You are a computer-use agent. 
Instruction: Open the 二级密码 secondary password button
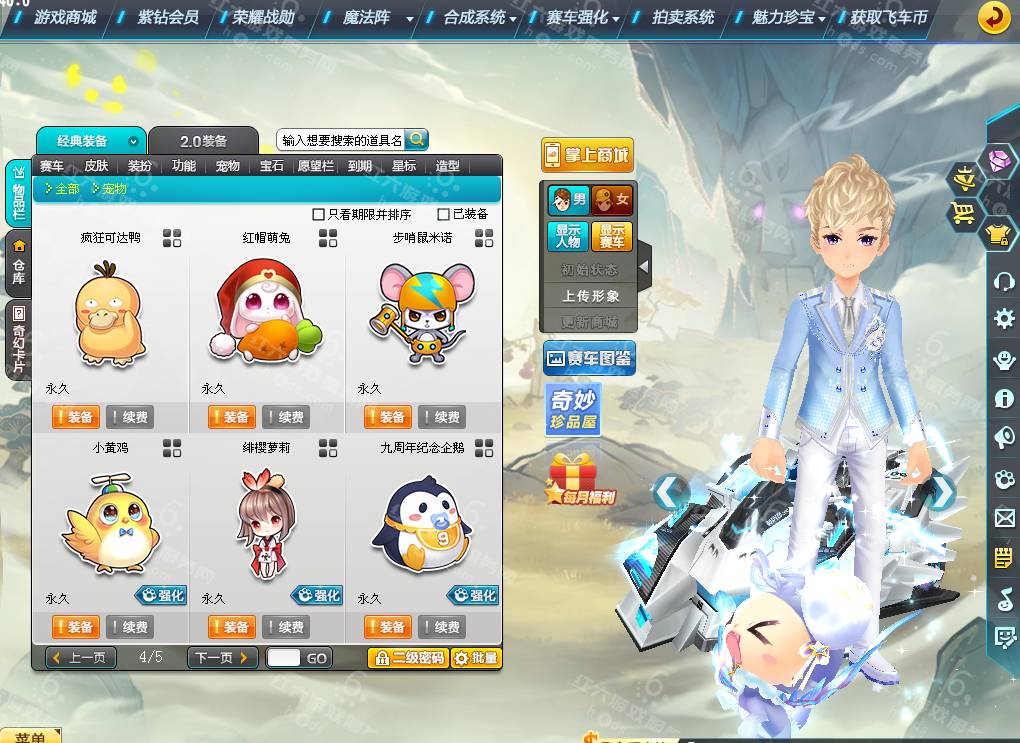(x=408, y=657)
